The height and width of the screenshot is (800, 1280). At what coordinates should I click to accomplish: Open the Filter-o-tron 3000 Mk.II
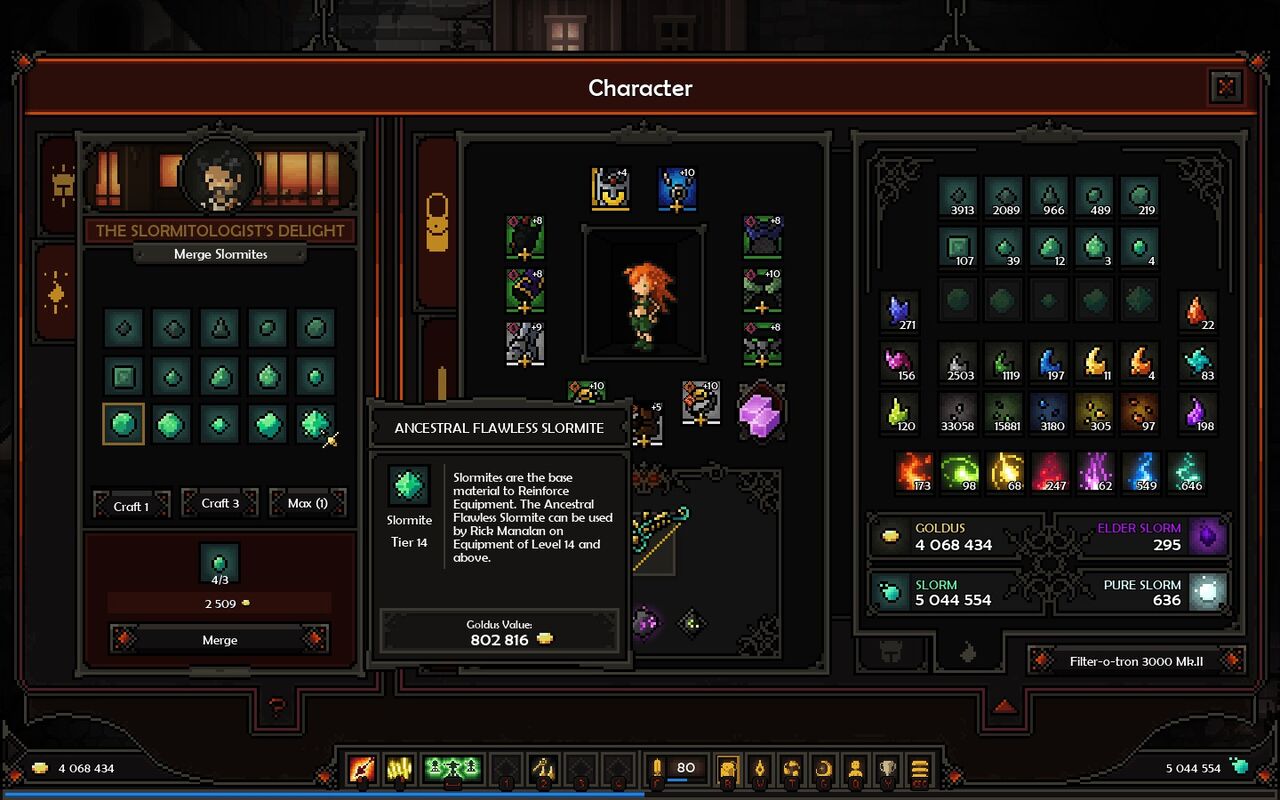[1135, 661]
